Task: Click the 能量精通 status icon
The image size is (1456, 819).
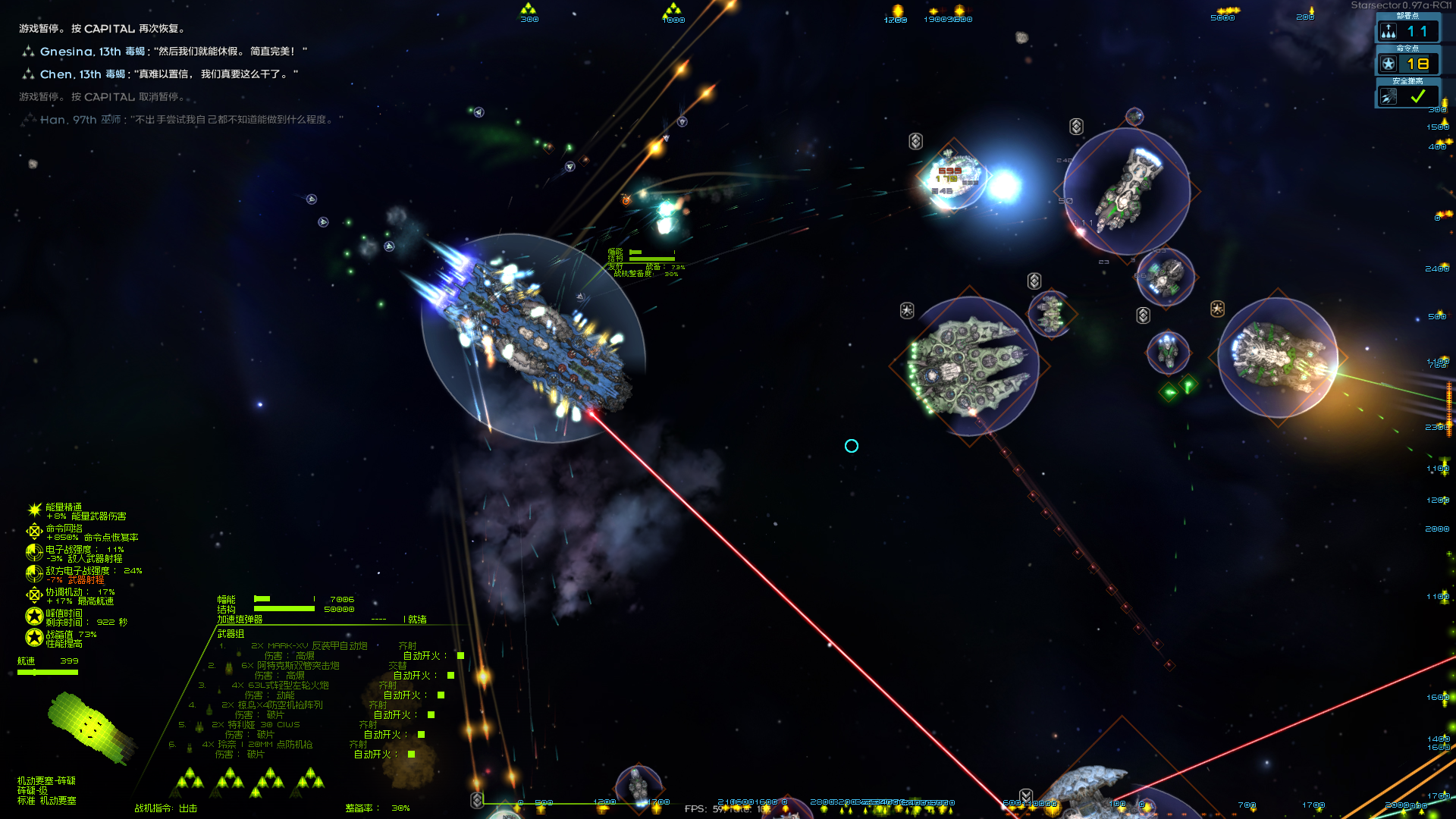Action: tap(34, 510)
